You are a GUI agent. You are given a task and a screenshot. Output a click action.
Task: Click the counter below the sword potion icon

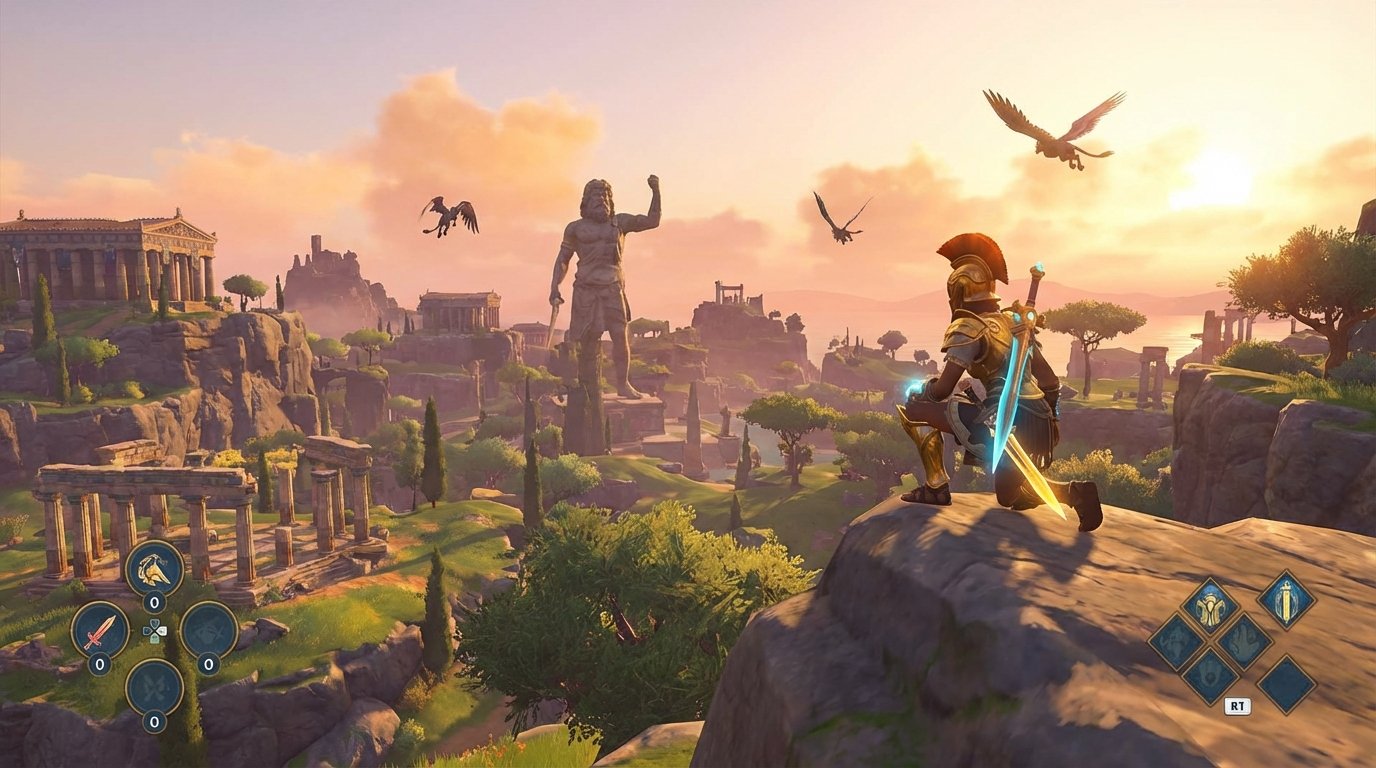click(100, 663)
